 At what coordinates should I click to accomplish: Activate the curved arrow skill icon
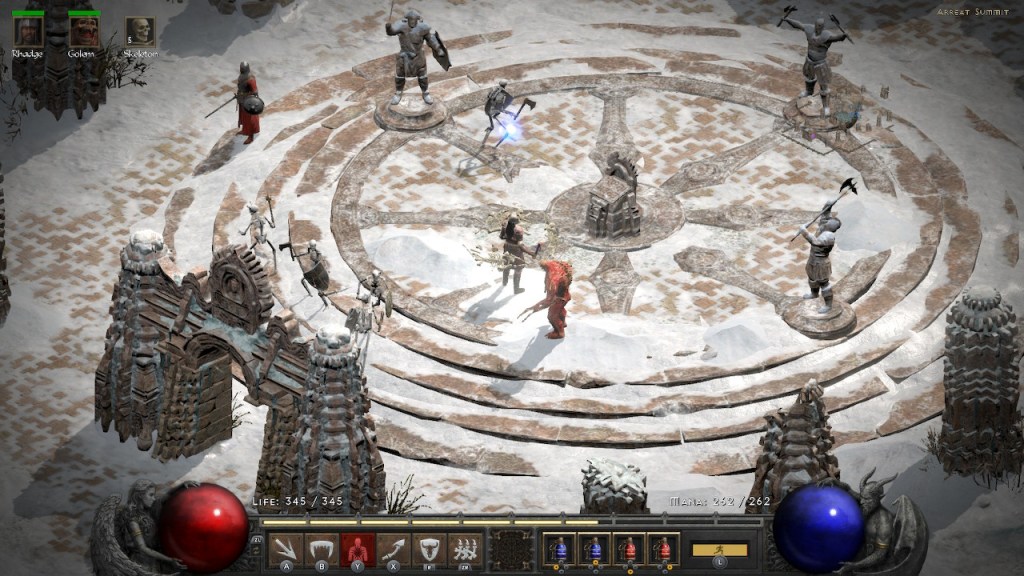pos(393,549)
